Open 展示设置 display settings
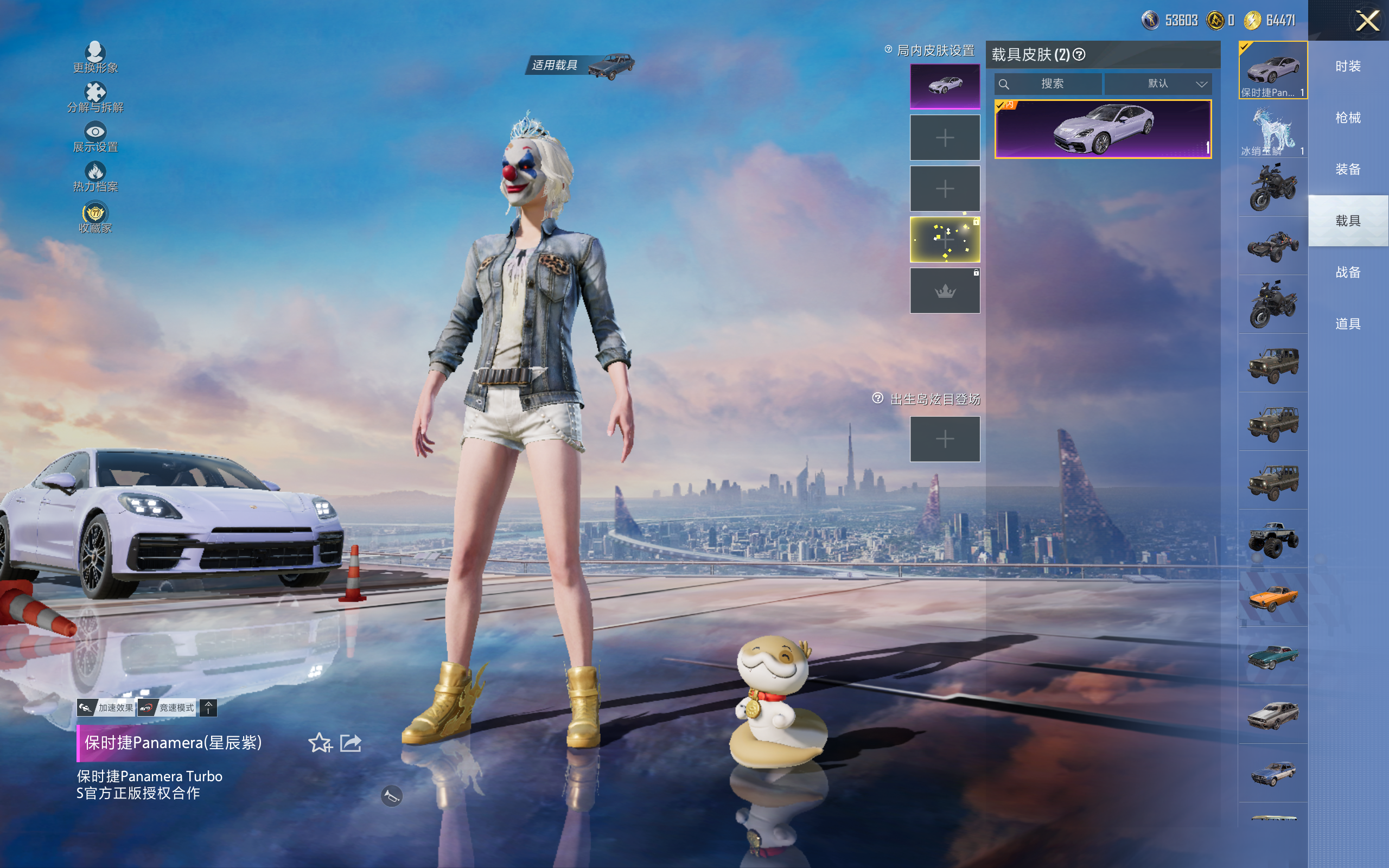 pos(95,137)
